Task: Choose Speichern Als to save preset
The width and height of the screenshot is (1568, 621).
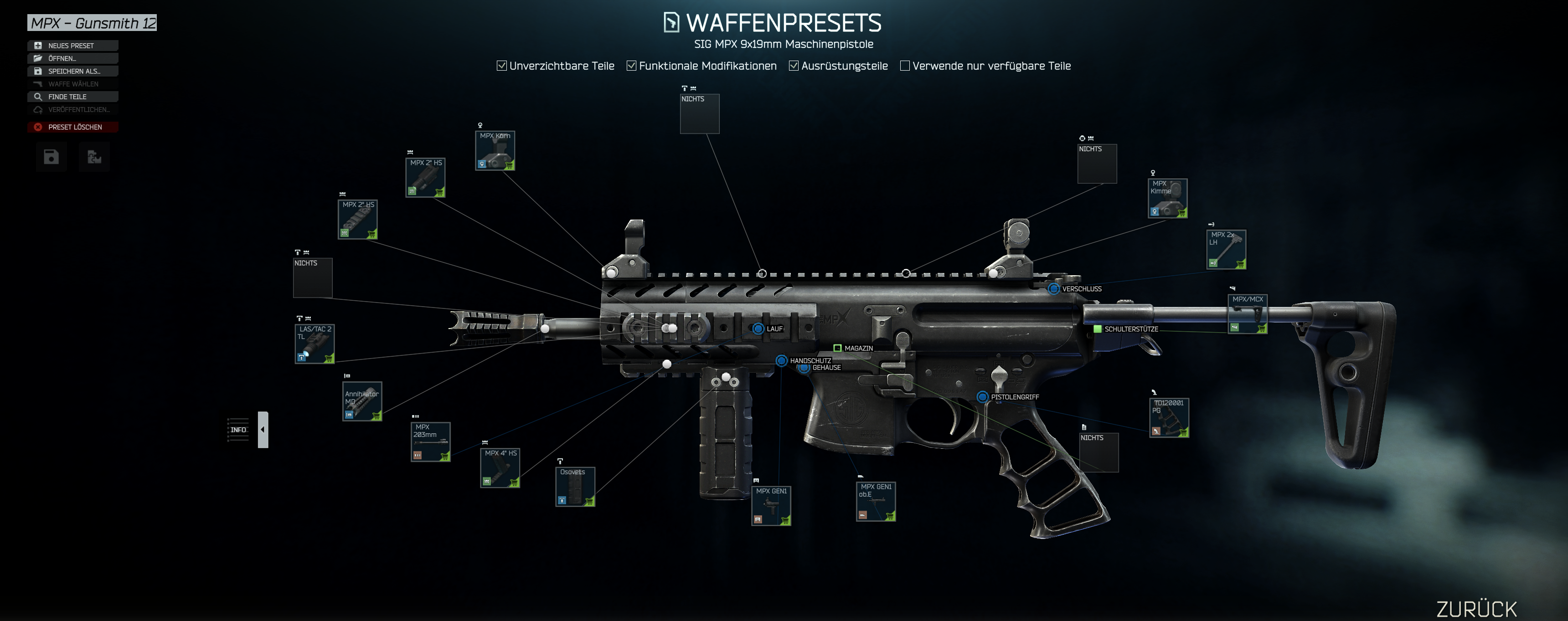Action: pos(72,71)
